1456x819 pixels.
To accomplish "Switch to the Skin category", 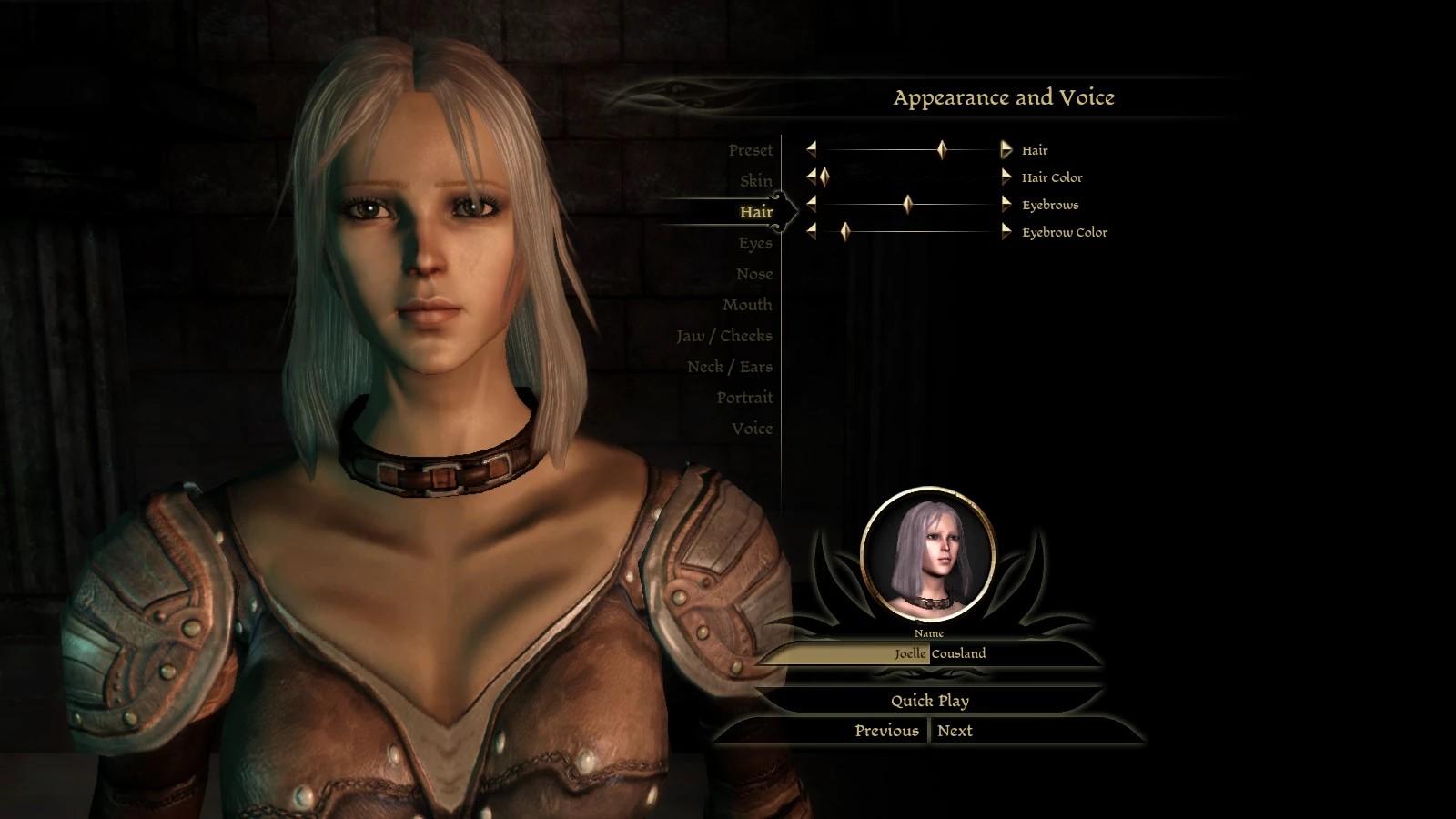I will point(755,181).
